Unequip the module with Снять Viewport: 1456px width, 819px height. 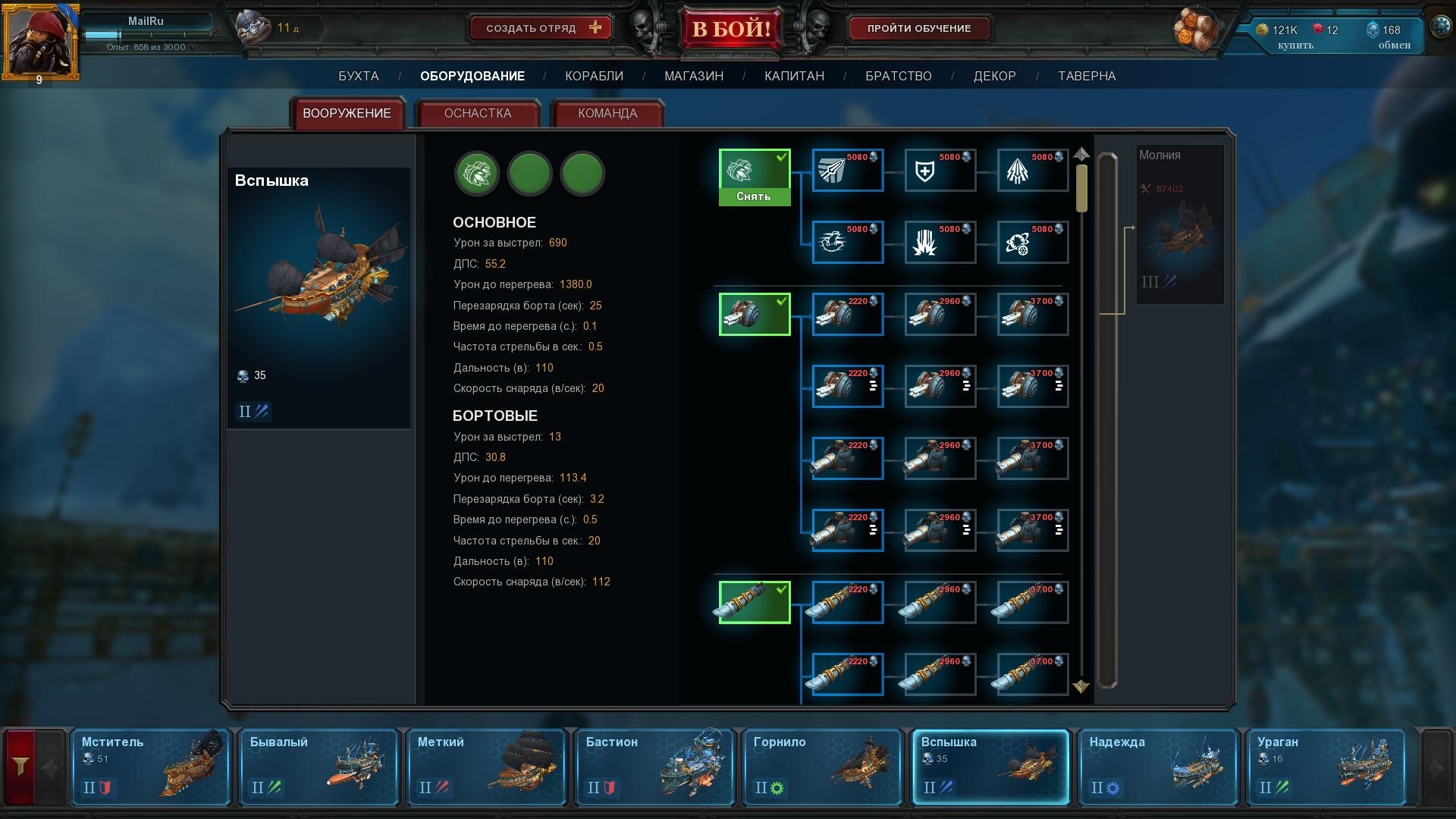pos(754,196)
